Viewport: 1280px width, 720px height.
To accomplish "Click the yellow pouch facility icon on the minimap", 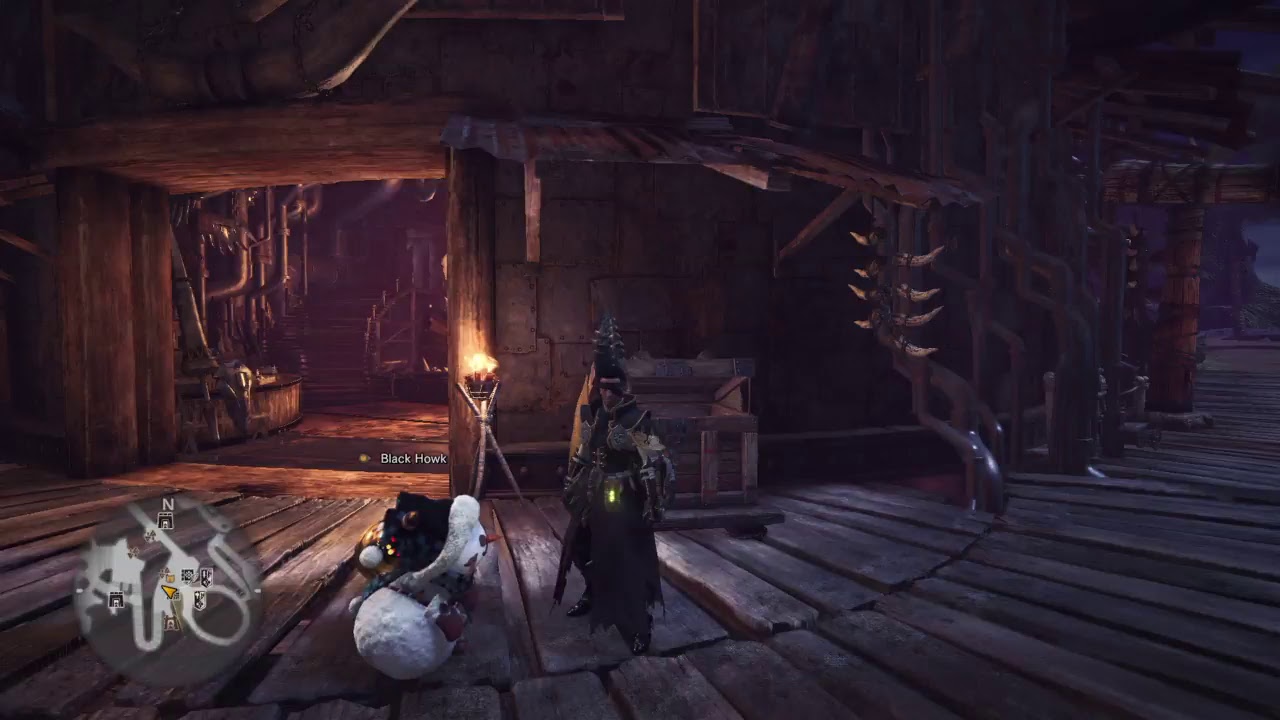I will coord(170,577).
